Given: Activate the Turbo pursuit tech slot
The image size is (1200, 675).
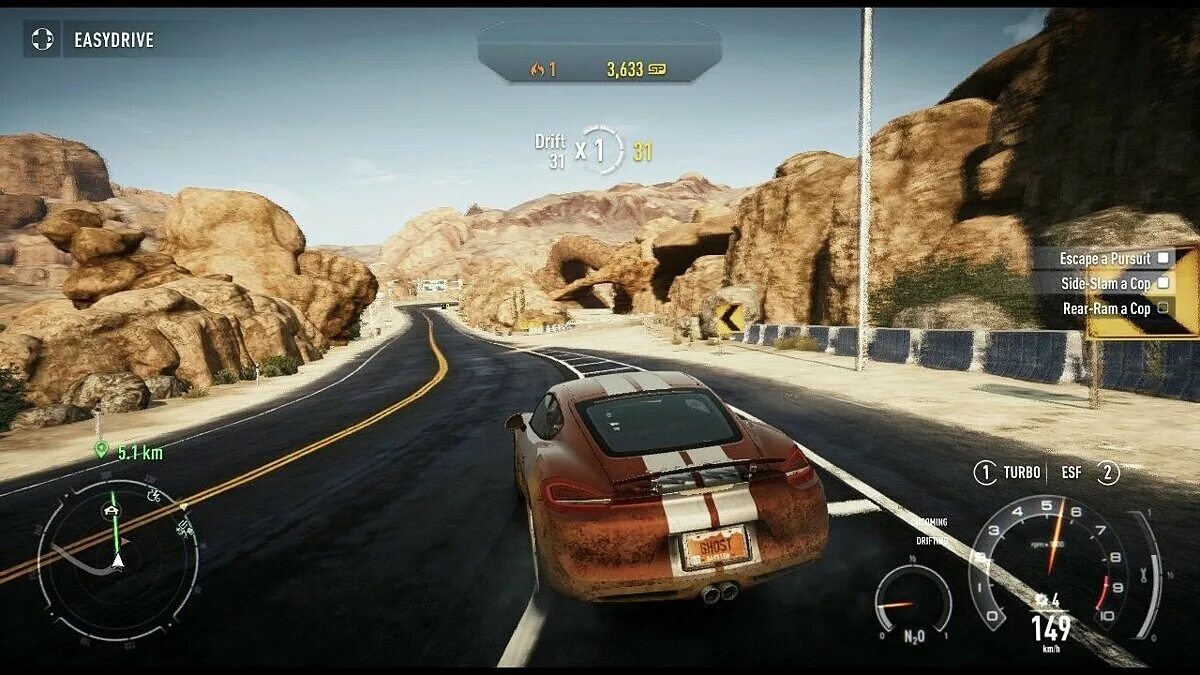Looking at the screenshot, I should coord(986,473).
